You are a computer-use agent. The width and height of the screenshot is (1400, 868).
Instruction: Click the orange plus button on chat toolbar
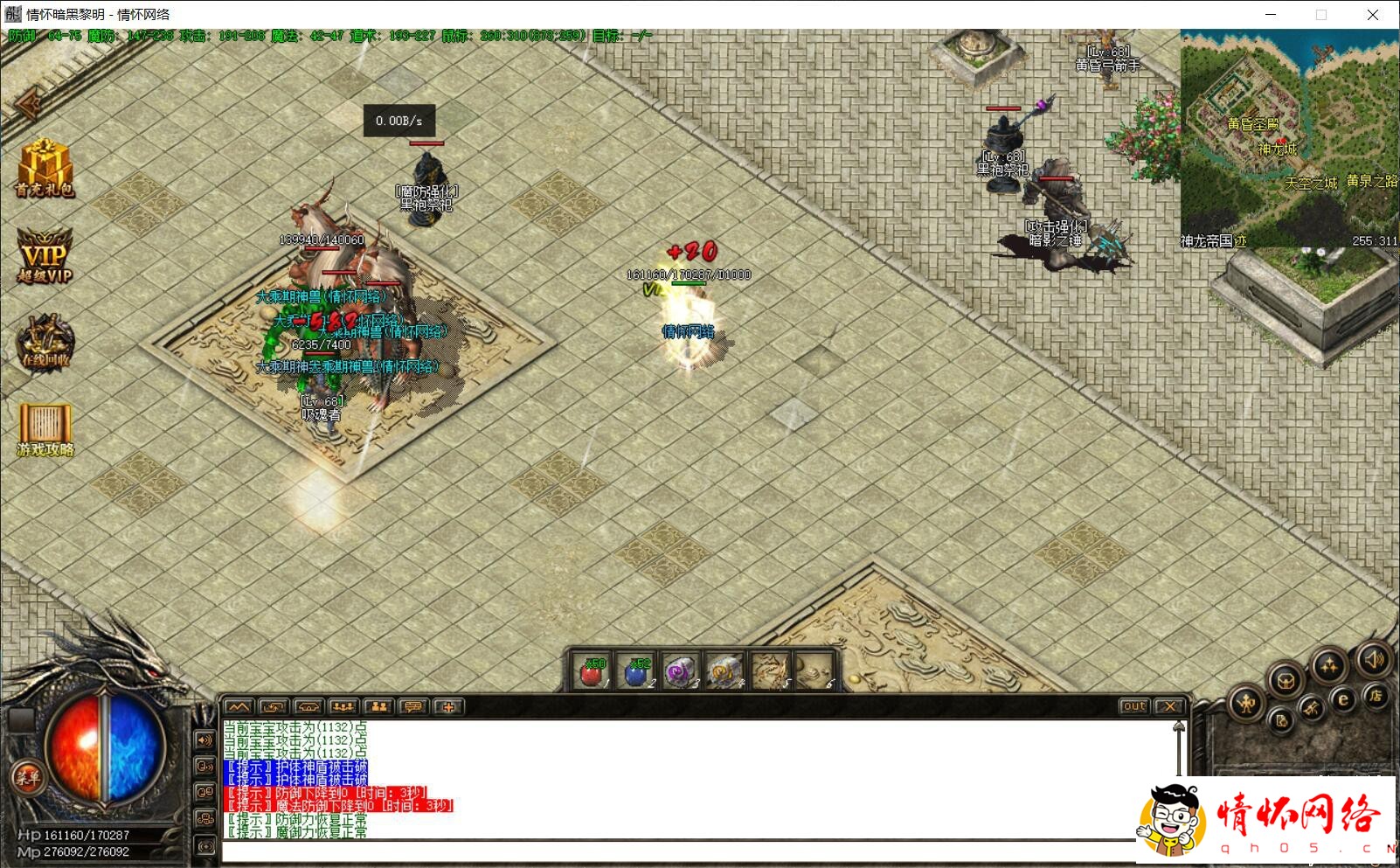[448, 706]
